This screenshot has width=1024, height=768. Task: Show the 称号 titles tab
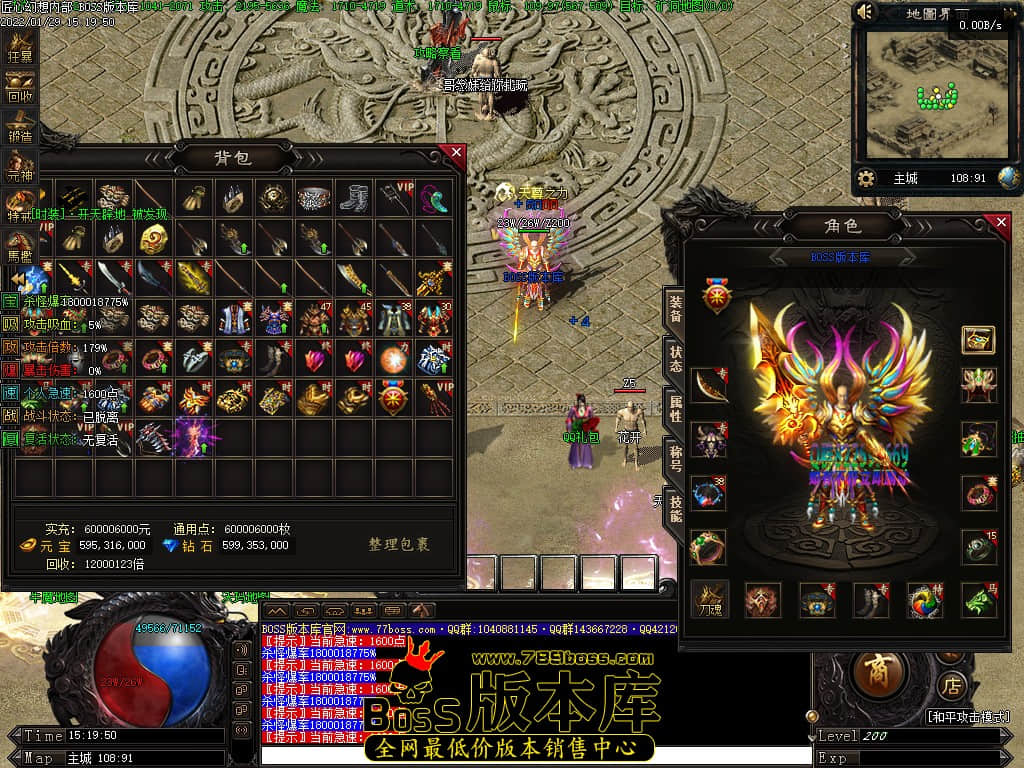[676, 459]
